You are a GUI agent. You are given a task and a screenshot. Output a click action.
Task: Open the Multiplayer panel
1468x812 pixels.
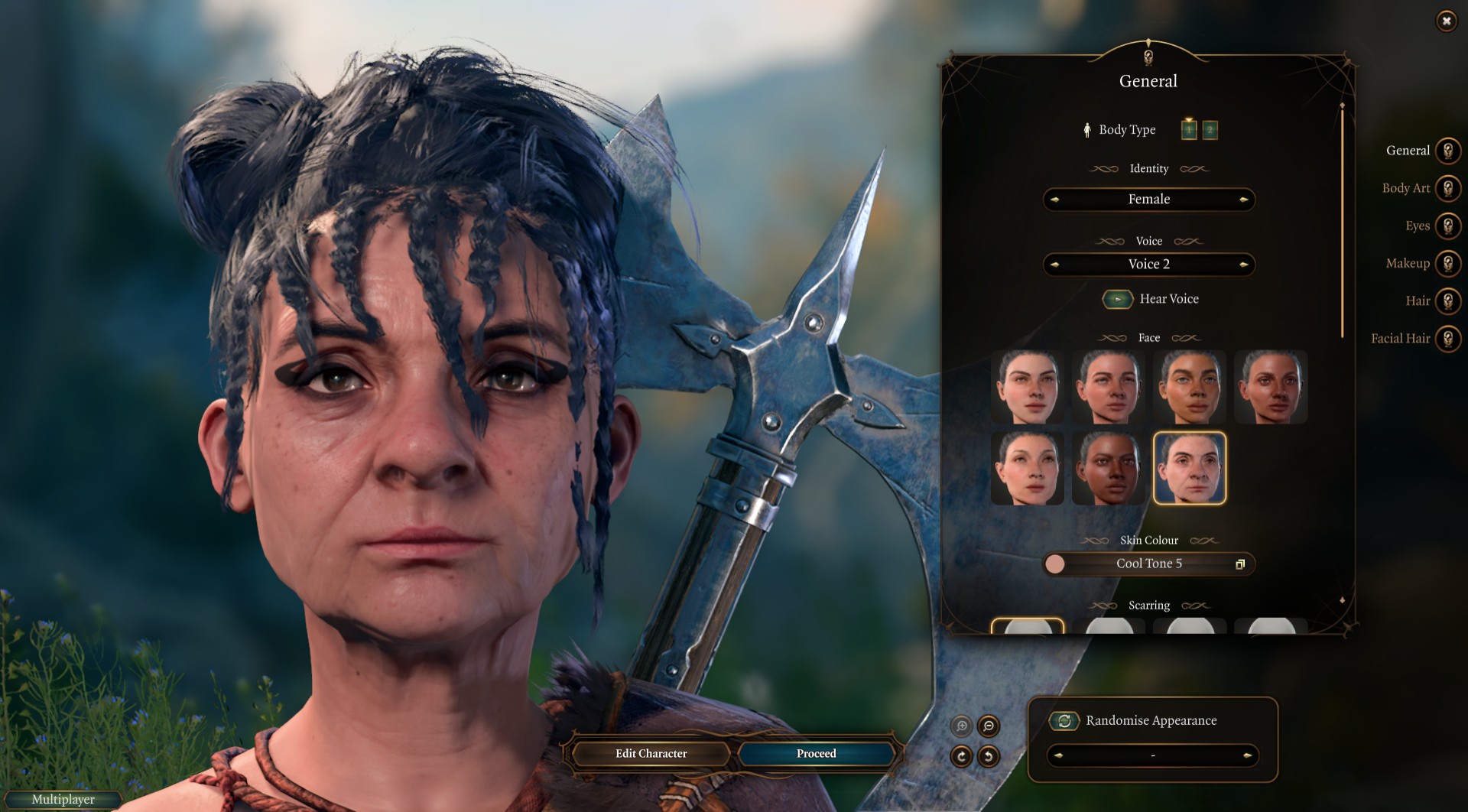pos(63,800)
